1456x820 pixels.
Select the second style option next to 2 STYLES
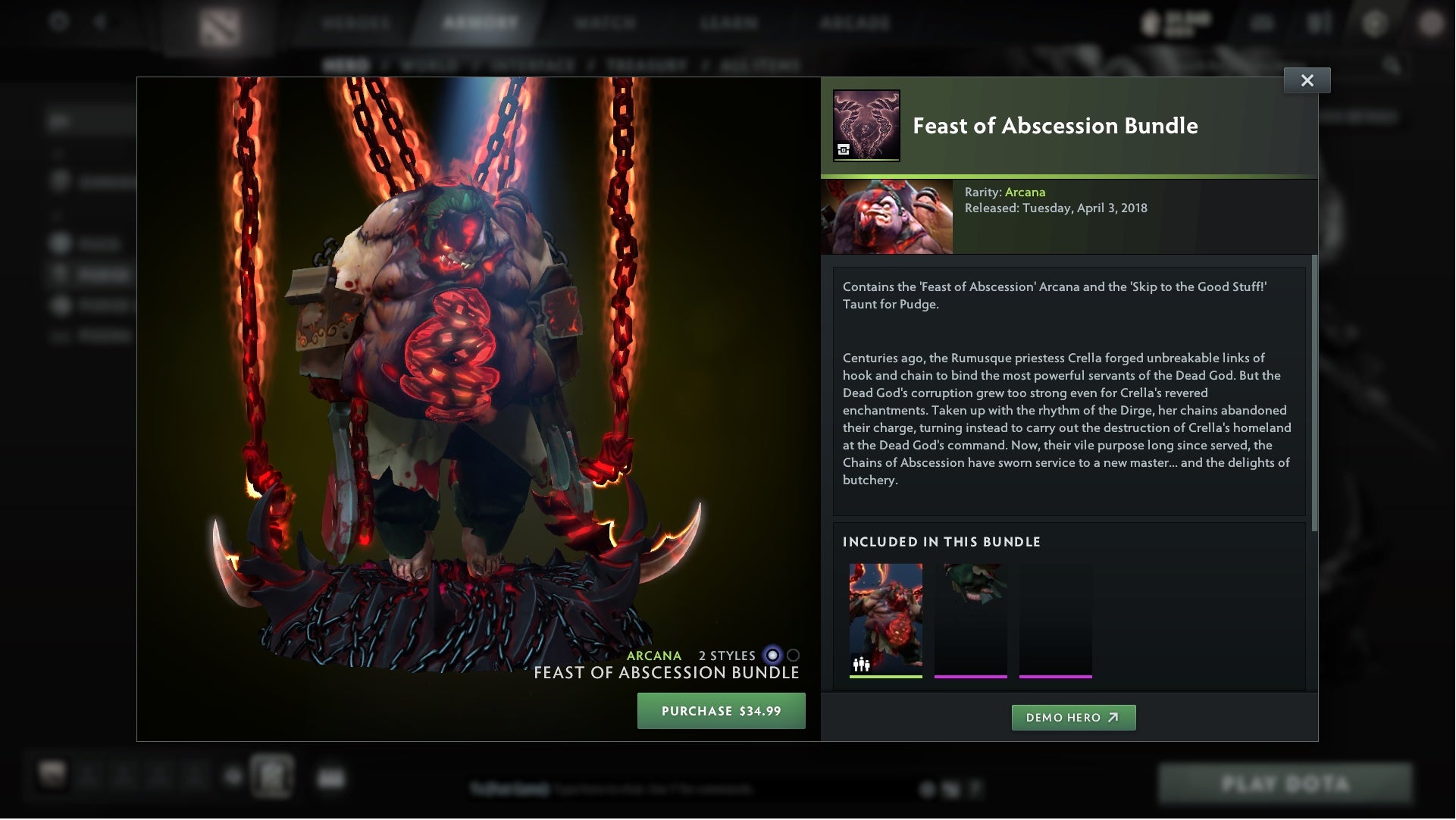[x=793, y=656]
